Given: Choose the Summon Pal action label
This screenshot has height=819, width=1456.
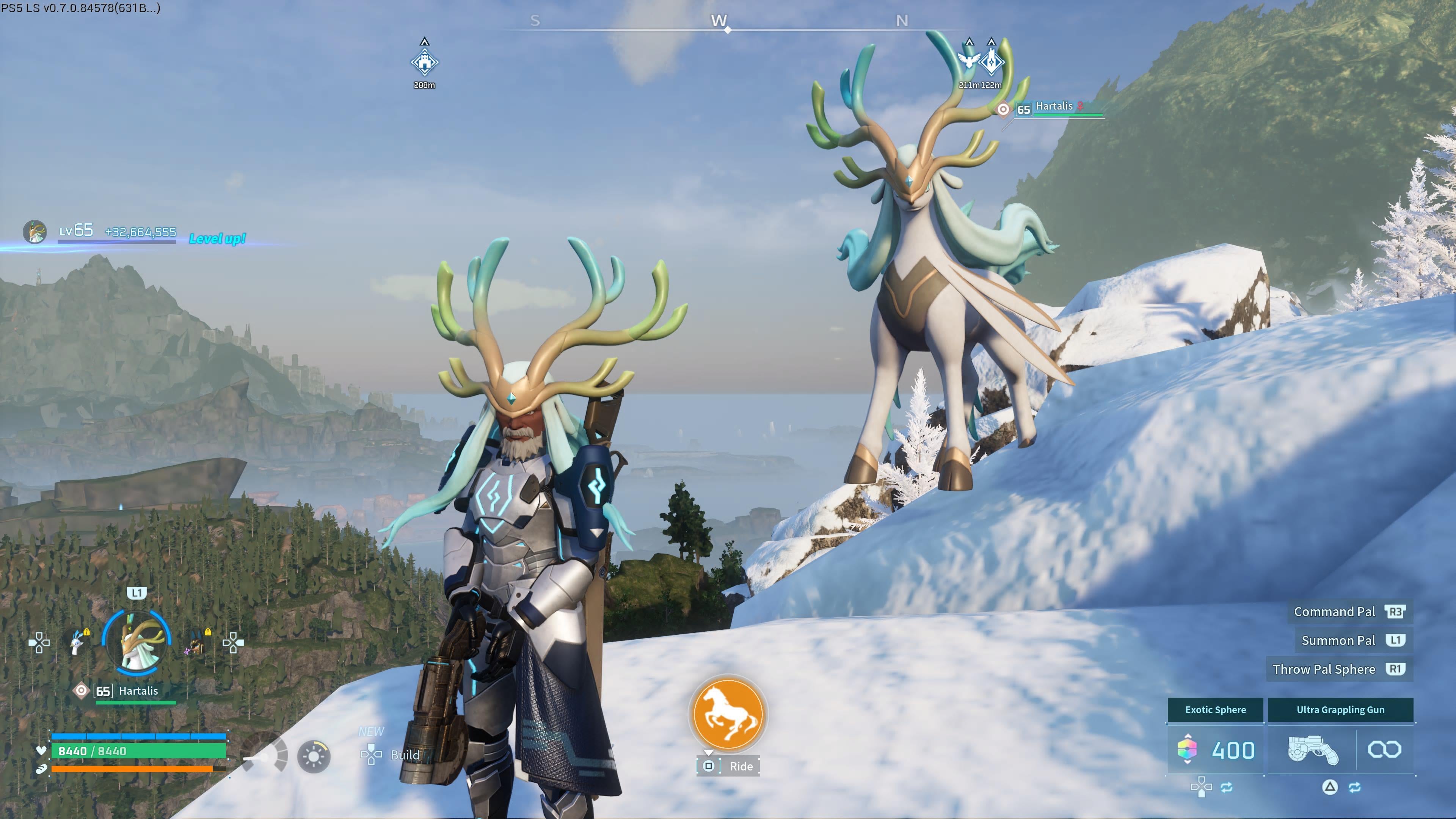Looking at the screenshot, I should pyautogui.click(x=1338, y=640).
